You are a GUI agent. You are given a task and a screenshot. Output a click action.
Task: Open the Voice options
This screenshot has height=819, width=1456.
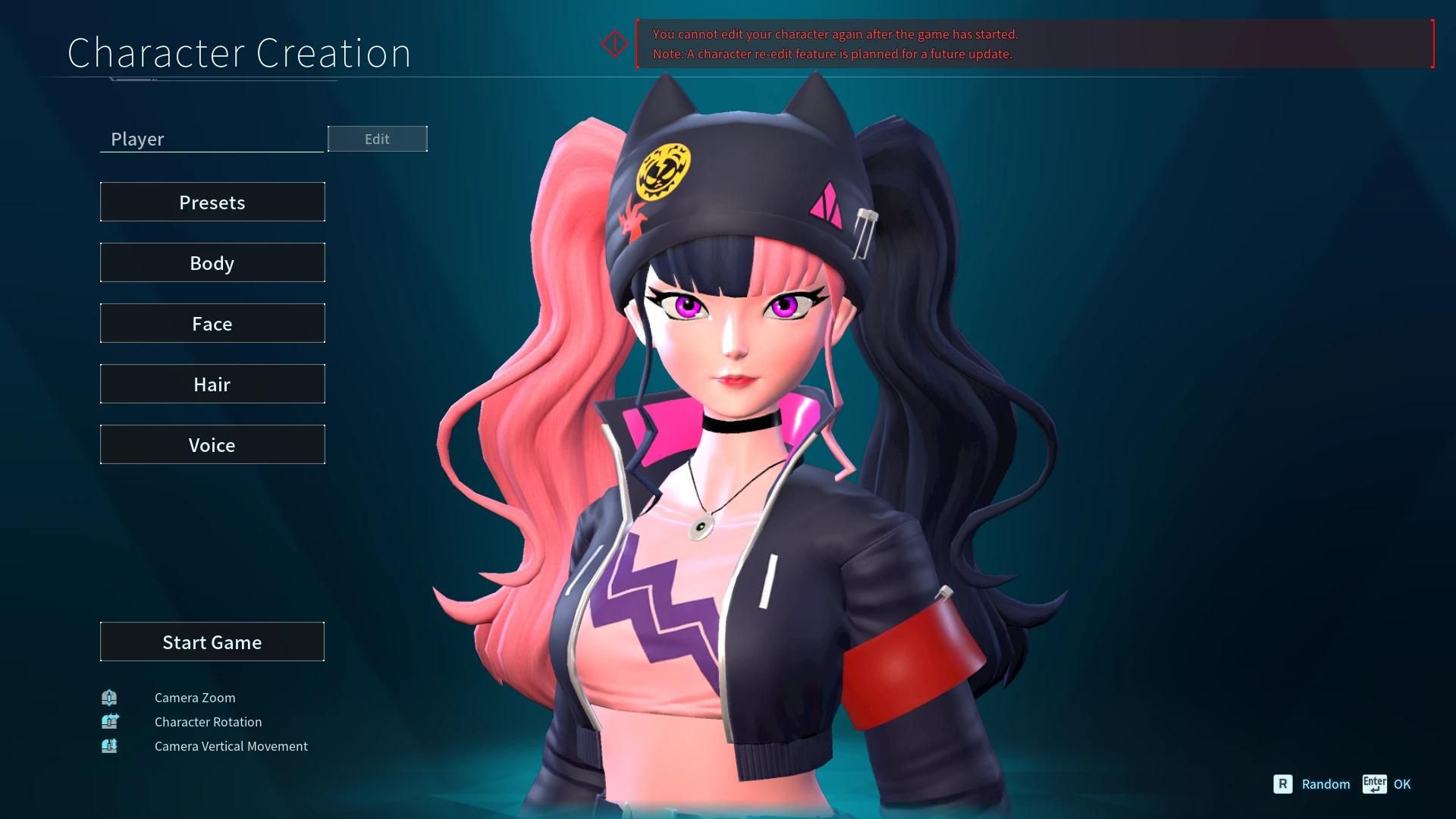tap(212, 444)
